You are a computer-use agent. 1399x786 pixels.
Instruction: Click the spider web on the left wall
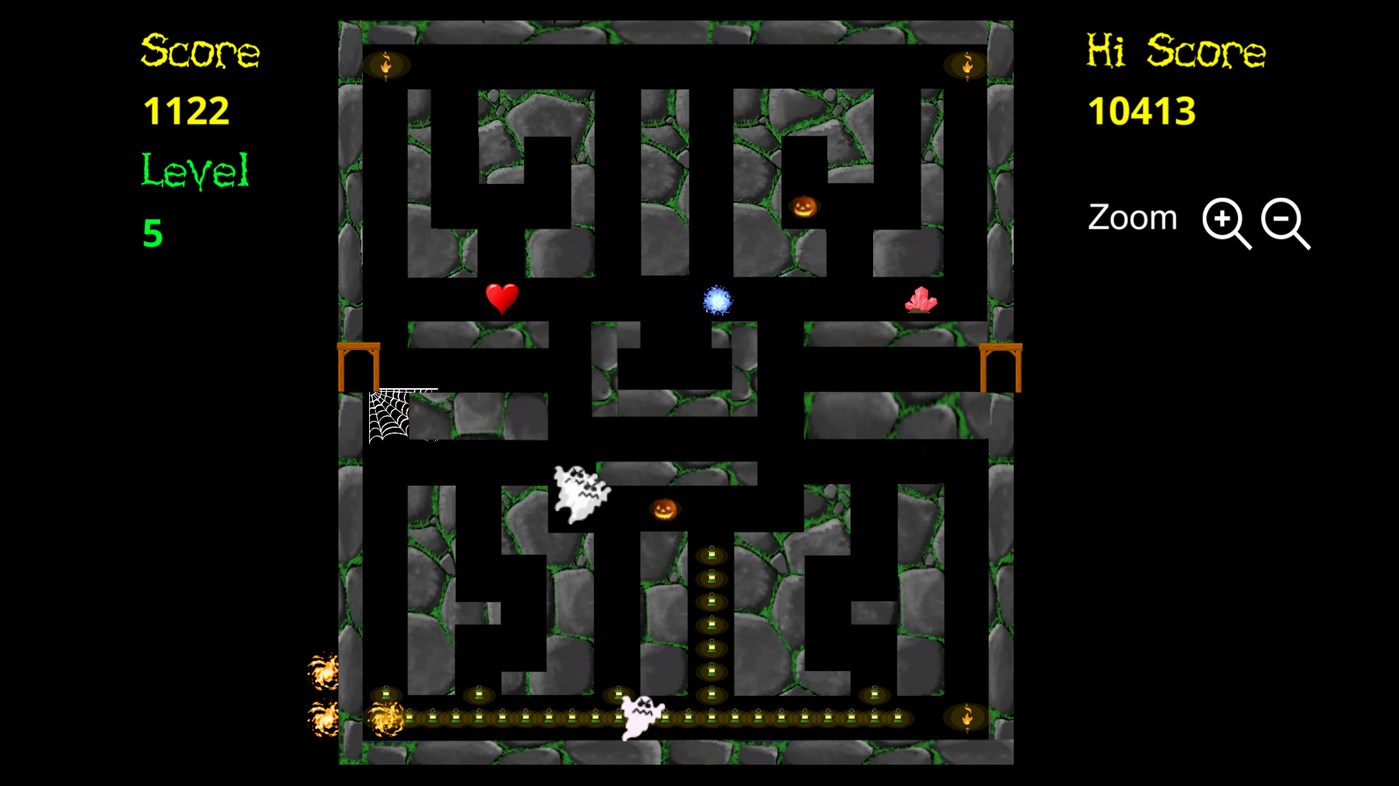tap(387, 416)
